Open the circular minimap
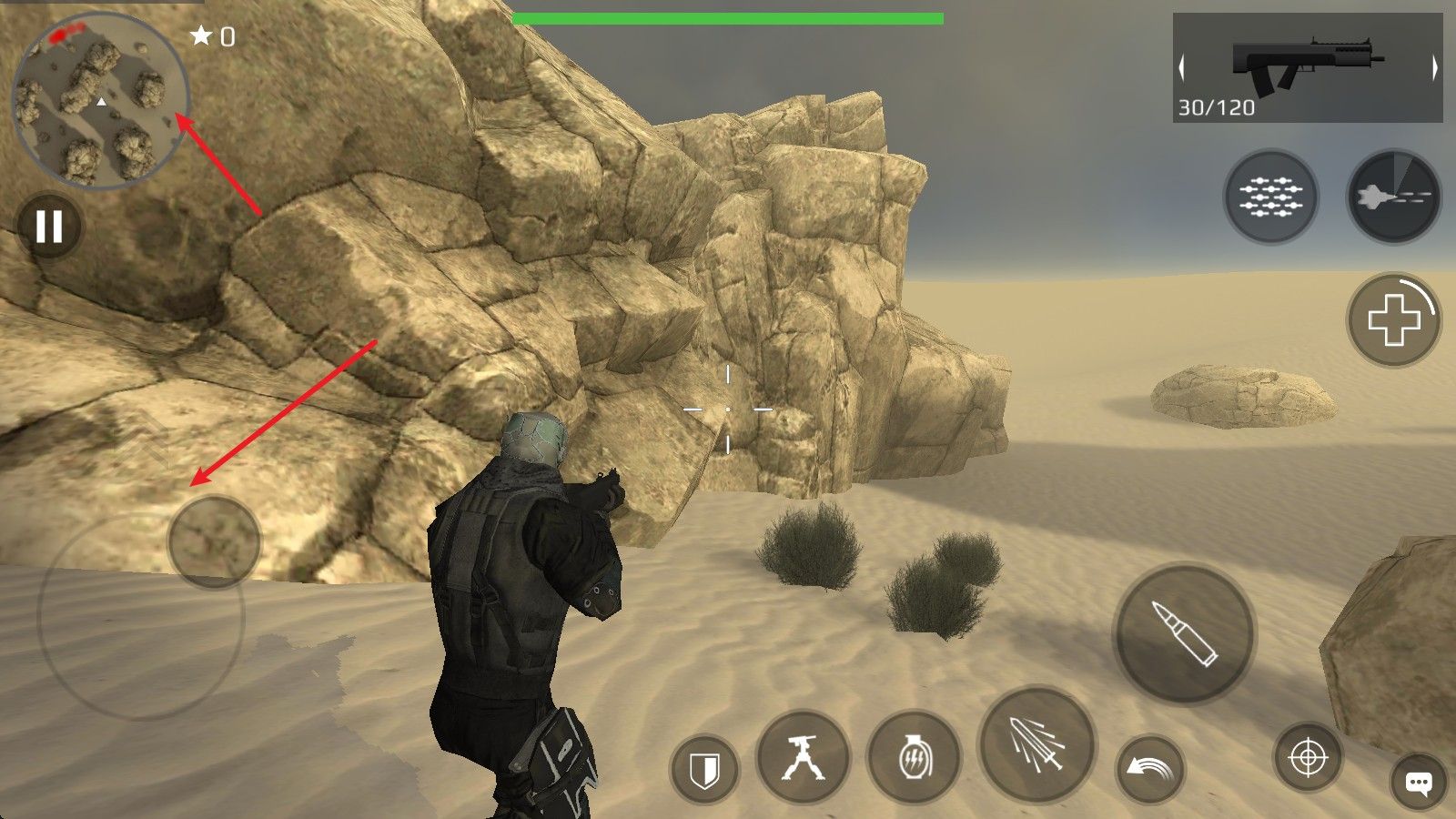 coord(100,100)
